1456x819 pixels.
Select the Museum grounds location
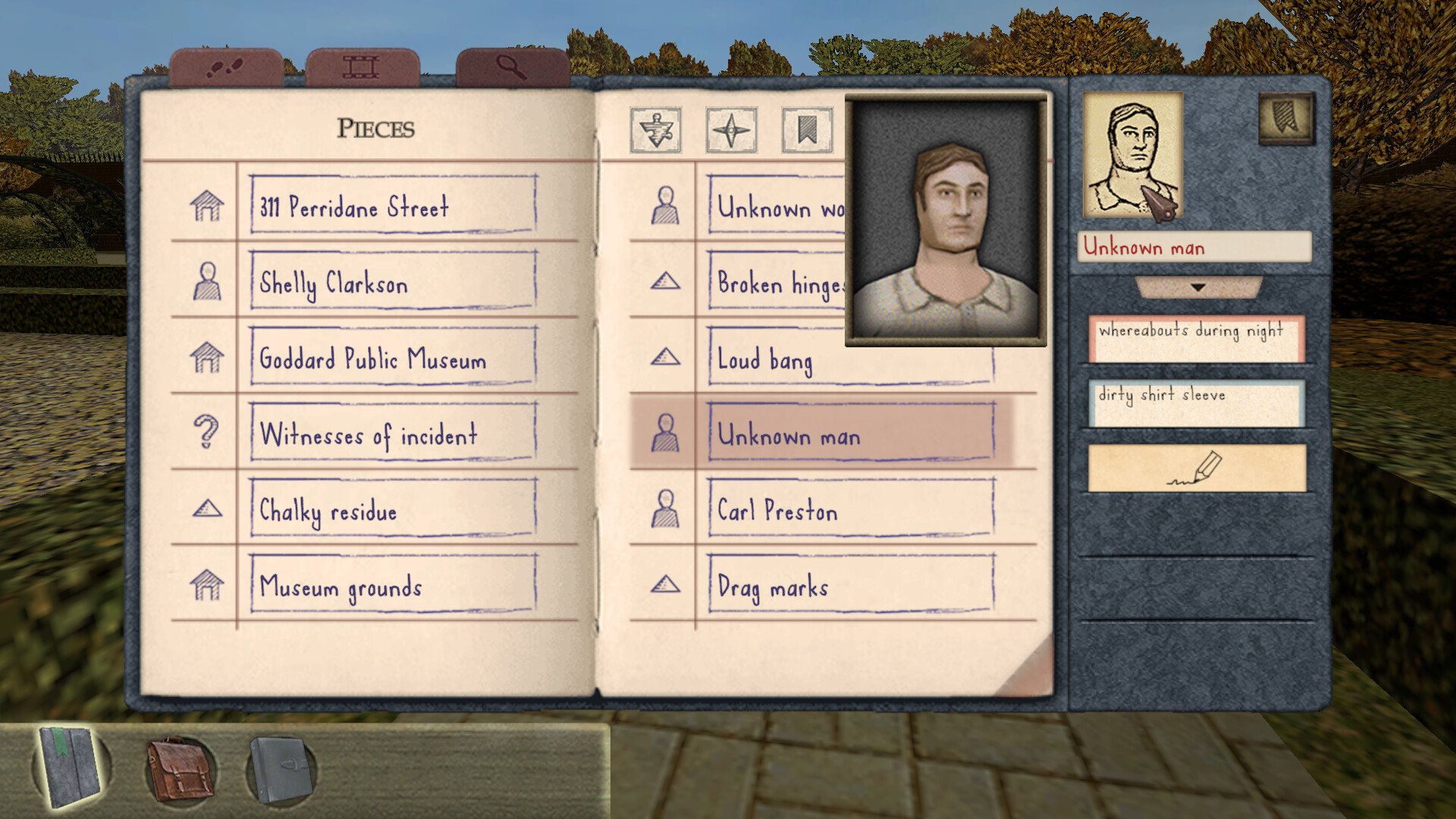393,585
